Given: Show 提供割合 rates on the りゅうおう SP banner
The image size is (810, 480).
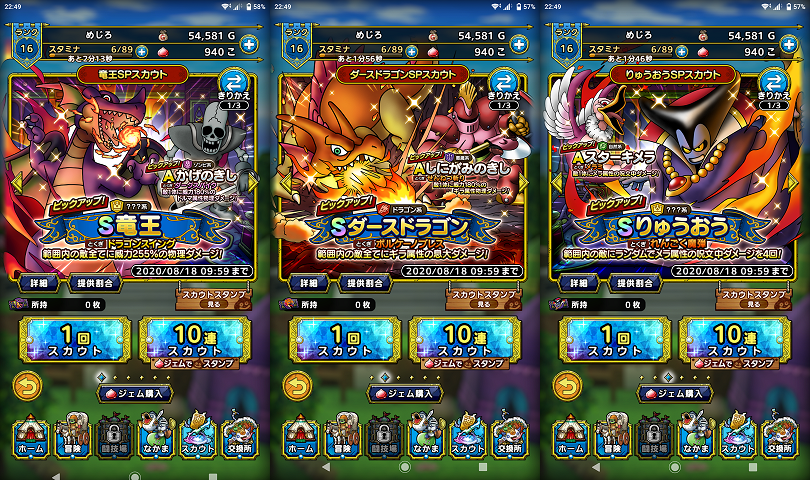Looking at the screenshot, I should pos(631,284).
